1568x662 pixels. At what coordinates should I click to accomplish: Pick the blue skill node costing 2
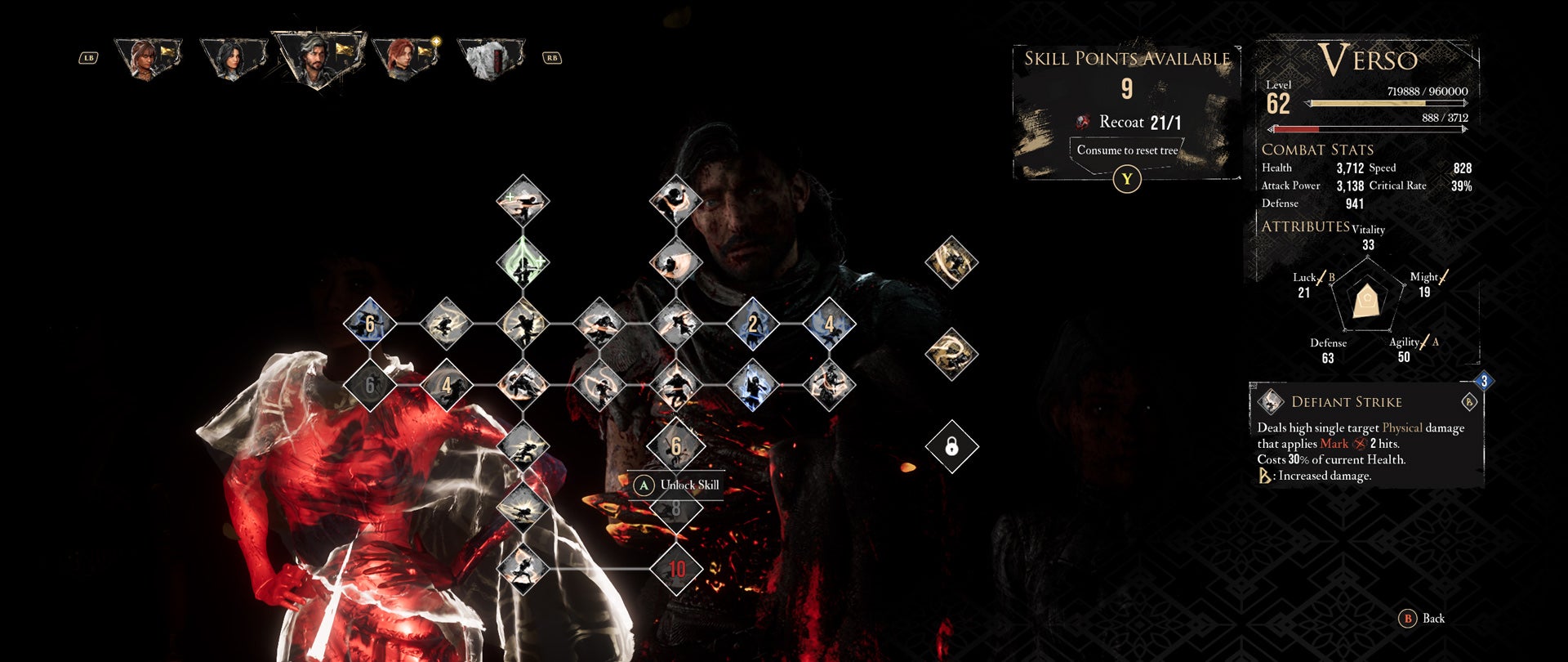click(x=752, y=324)
